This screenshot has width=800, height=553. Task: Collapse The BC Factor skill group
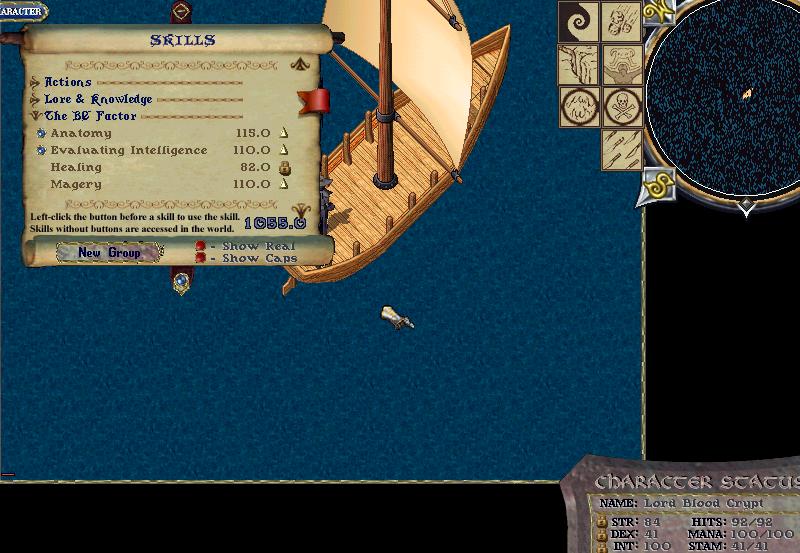[x=35, y=116]
